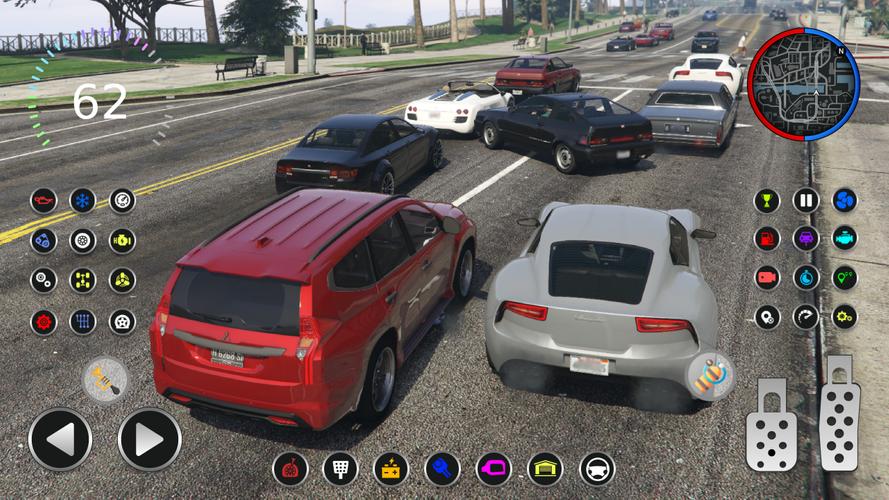
Task: Click the yellow car battery icon
Action: click(x=391, y=468)
